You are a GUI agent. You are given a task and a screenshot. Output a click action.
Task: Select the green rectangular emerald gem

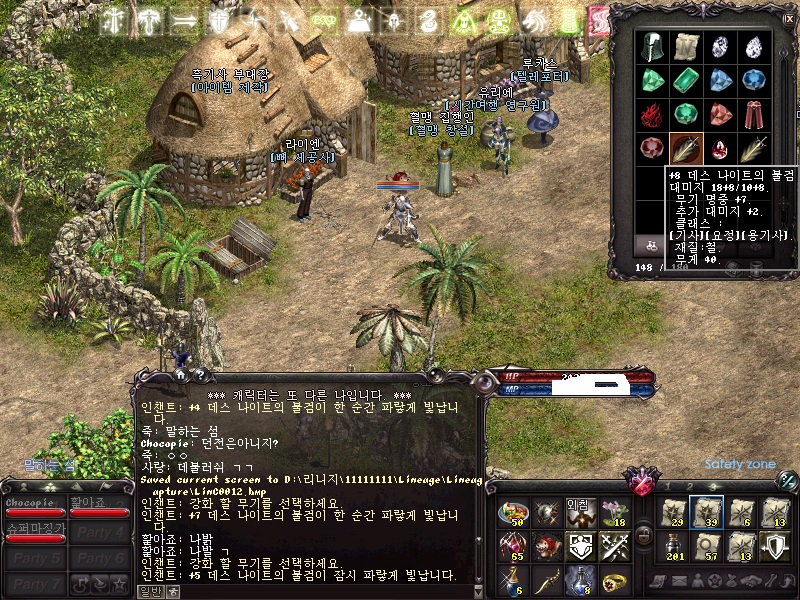(686, 80)
